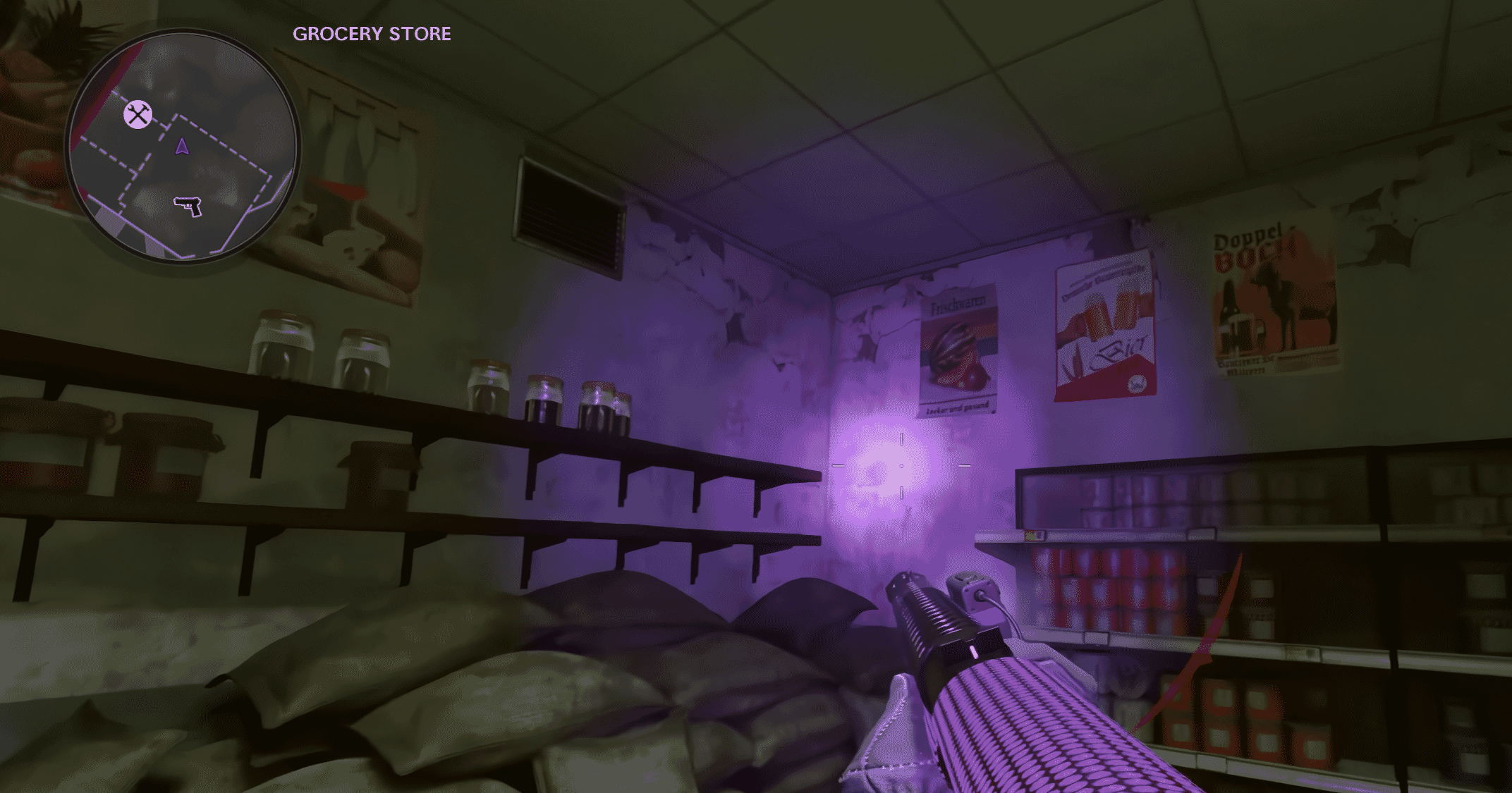The image size is (1512, 793).
Task: Click the player arrow on the minimap
Action: pyautogui.click(x=182, y=147)
